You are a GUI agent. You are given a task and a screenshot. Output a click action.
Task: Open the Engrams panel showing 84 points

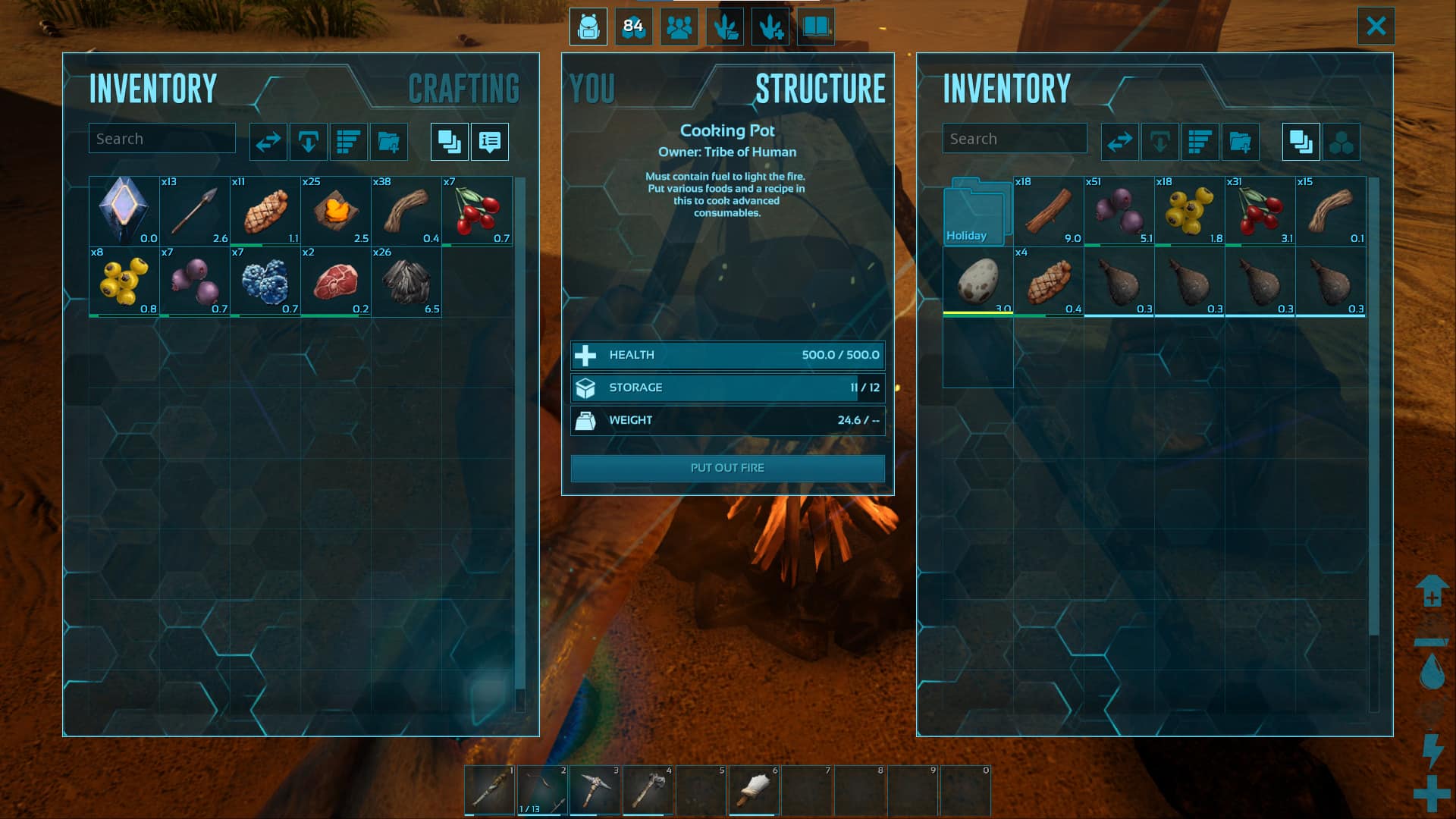coord(633,27)
